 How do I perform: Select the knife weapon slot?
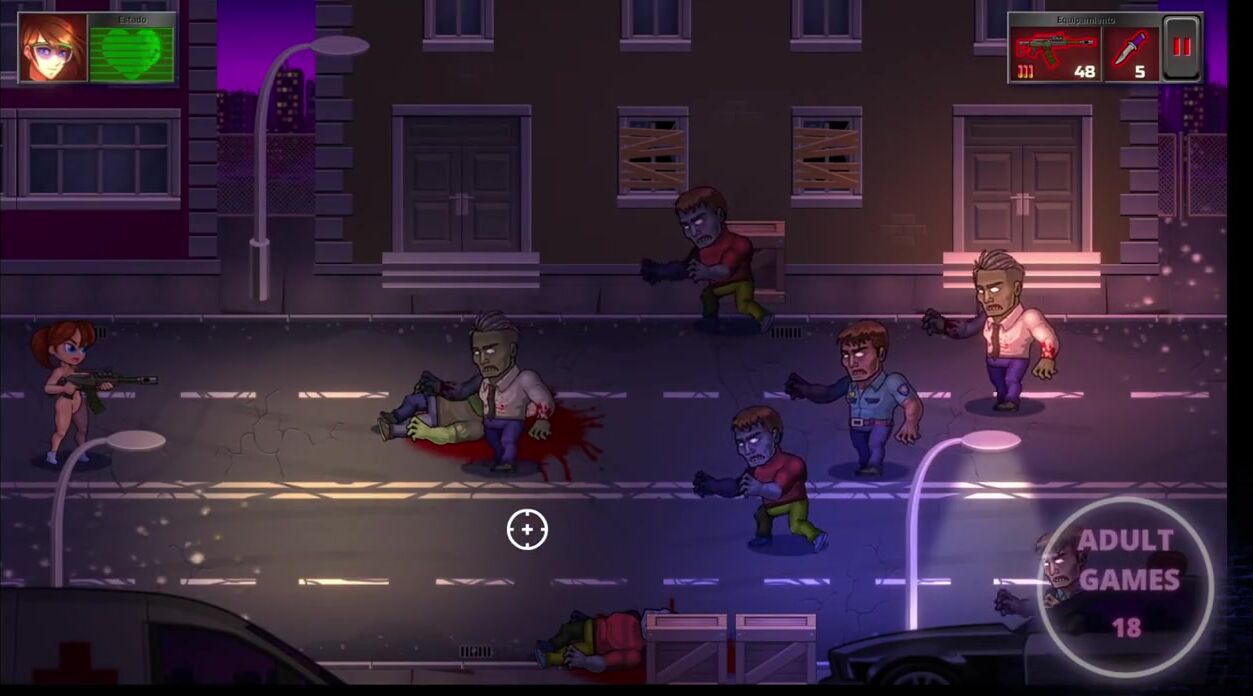(1132, 54)
